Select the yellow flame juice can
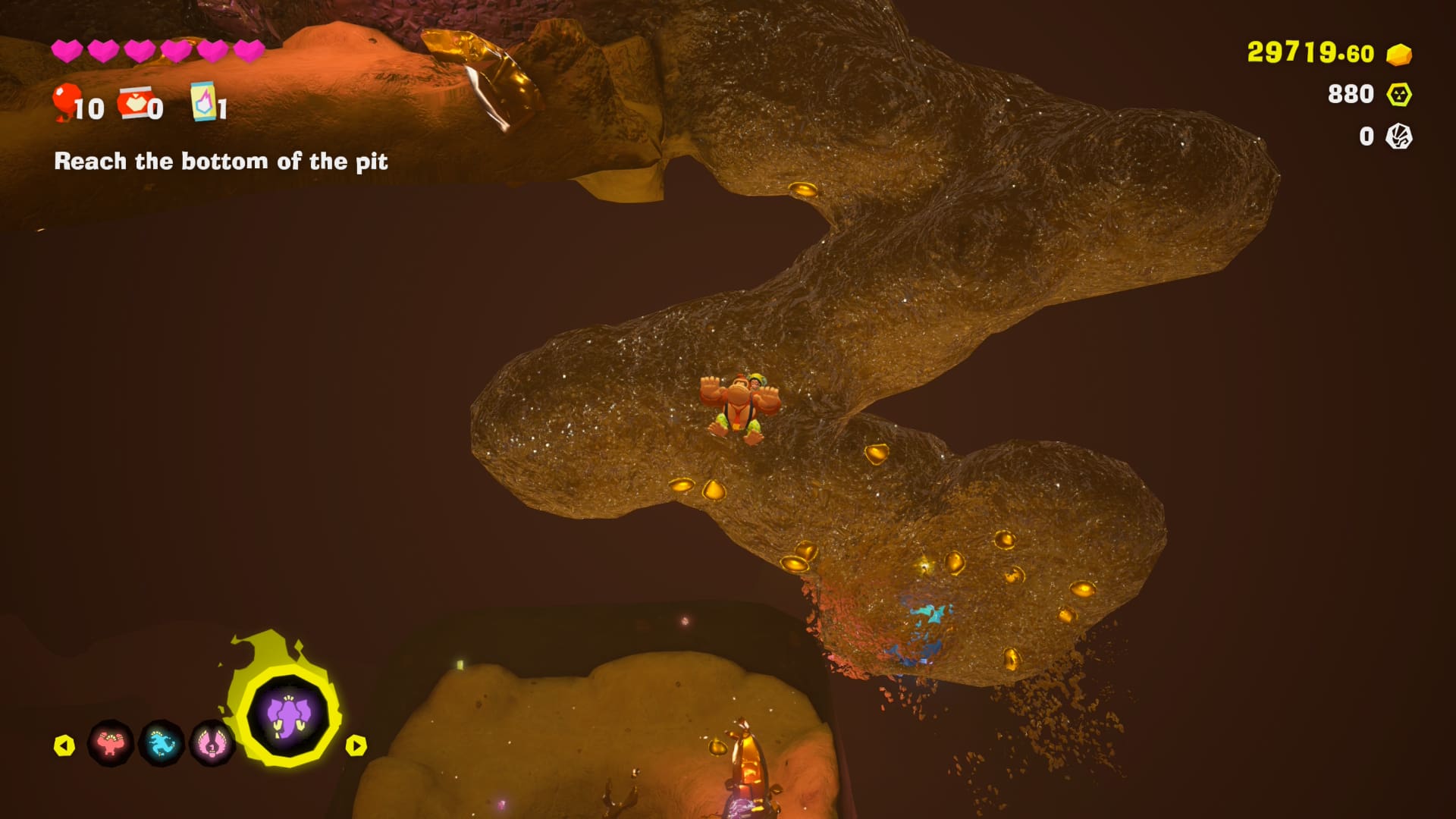This screenshot has height=819, width=1456. pos(203,102)
